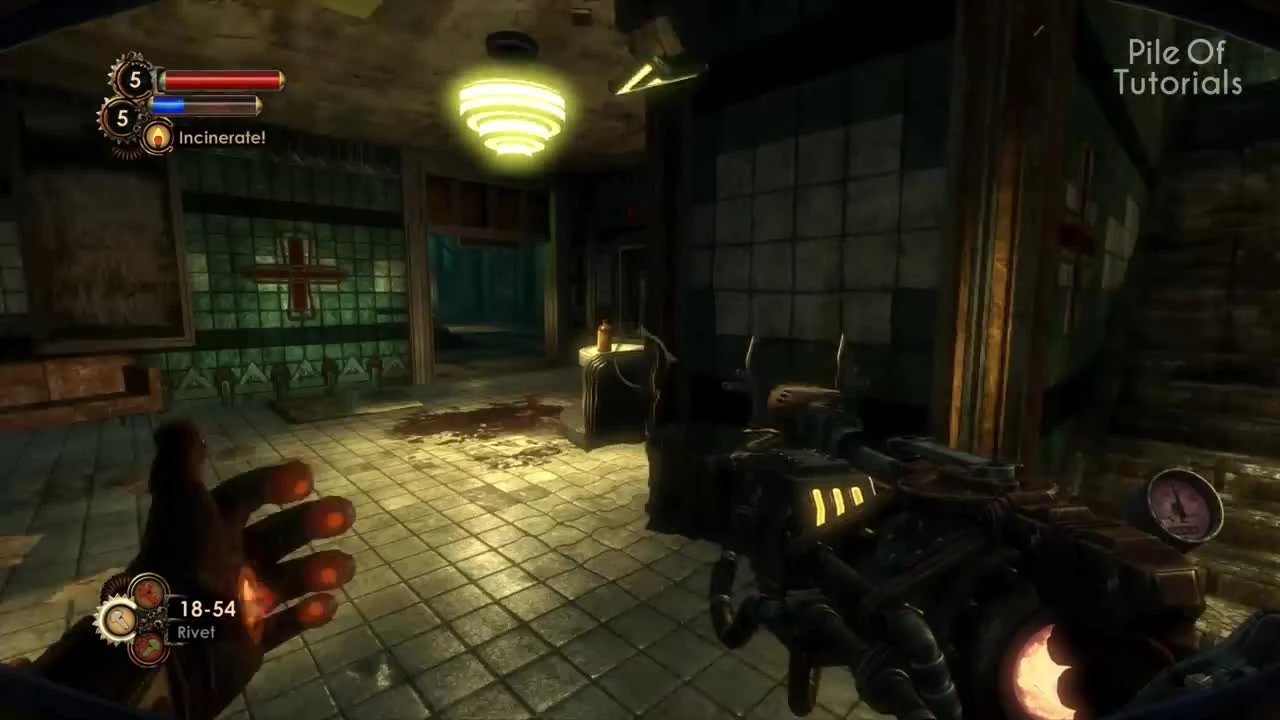Toggle the Incinerate! plasmid active state

coord(157,137)
